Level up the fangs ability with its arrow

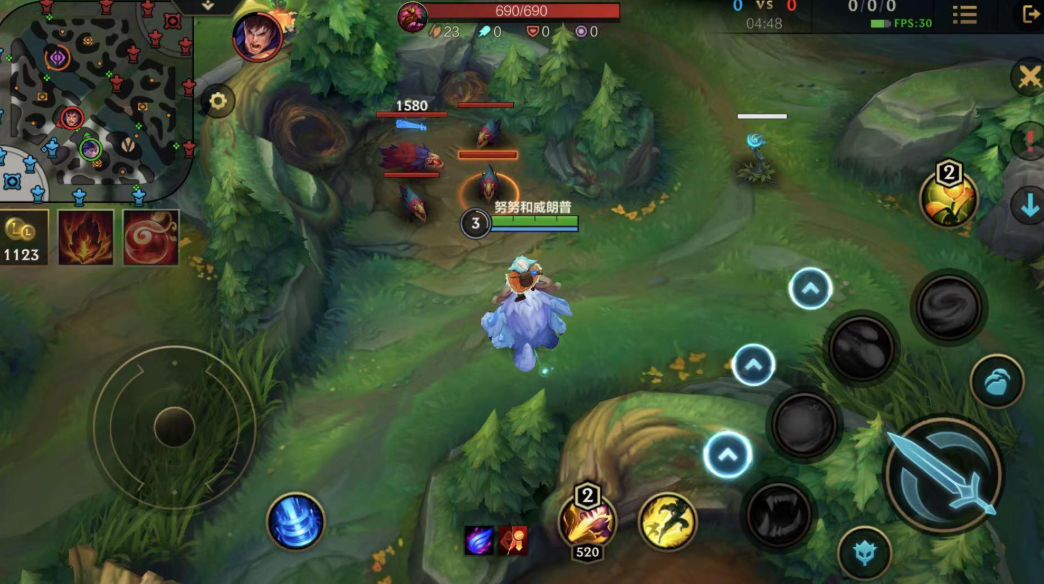(727, 456)
